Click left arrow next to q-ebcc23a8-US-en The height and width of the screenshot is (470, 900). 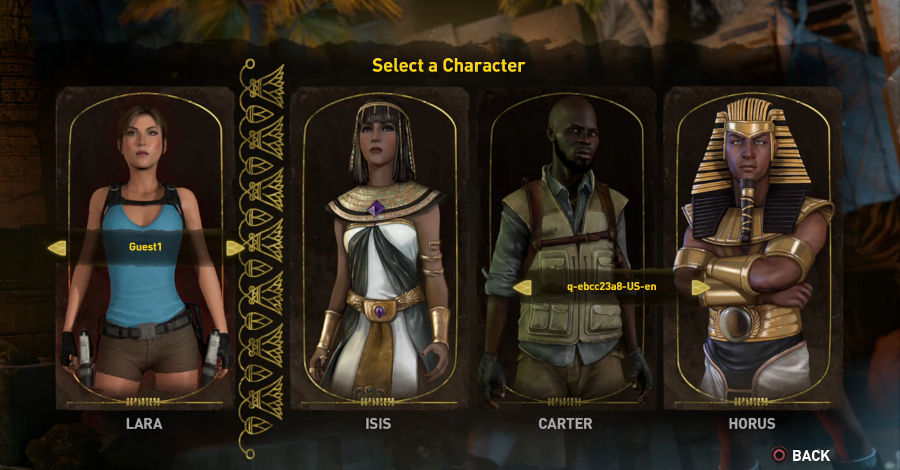pos(522,287)
